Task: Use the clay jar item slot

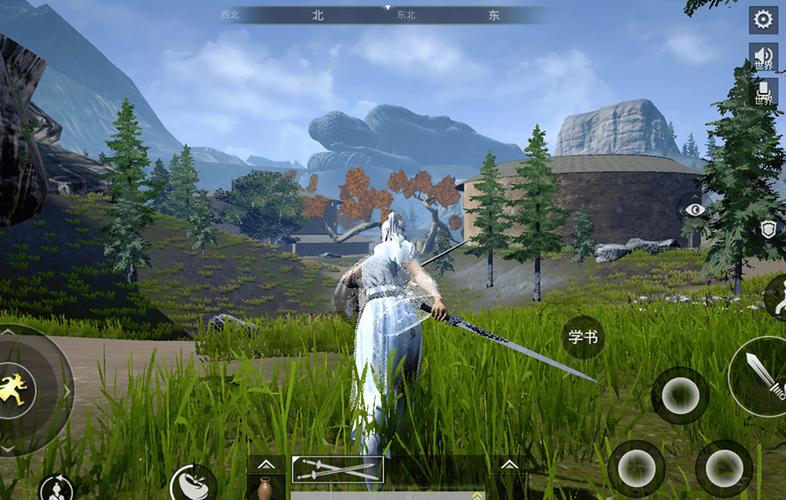Action: pyautogui.click(x=265, y=489)
